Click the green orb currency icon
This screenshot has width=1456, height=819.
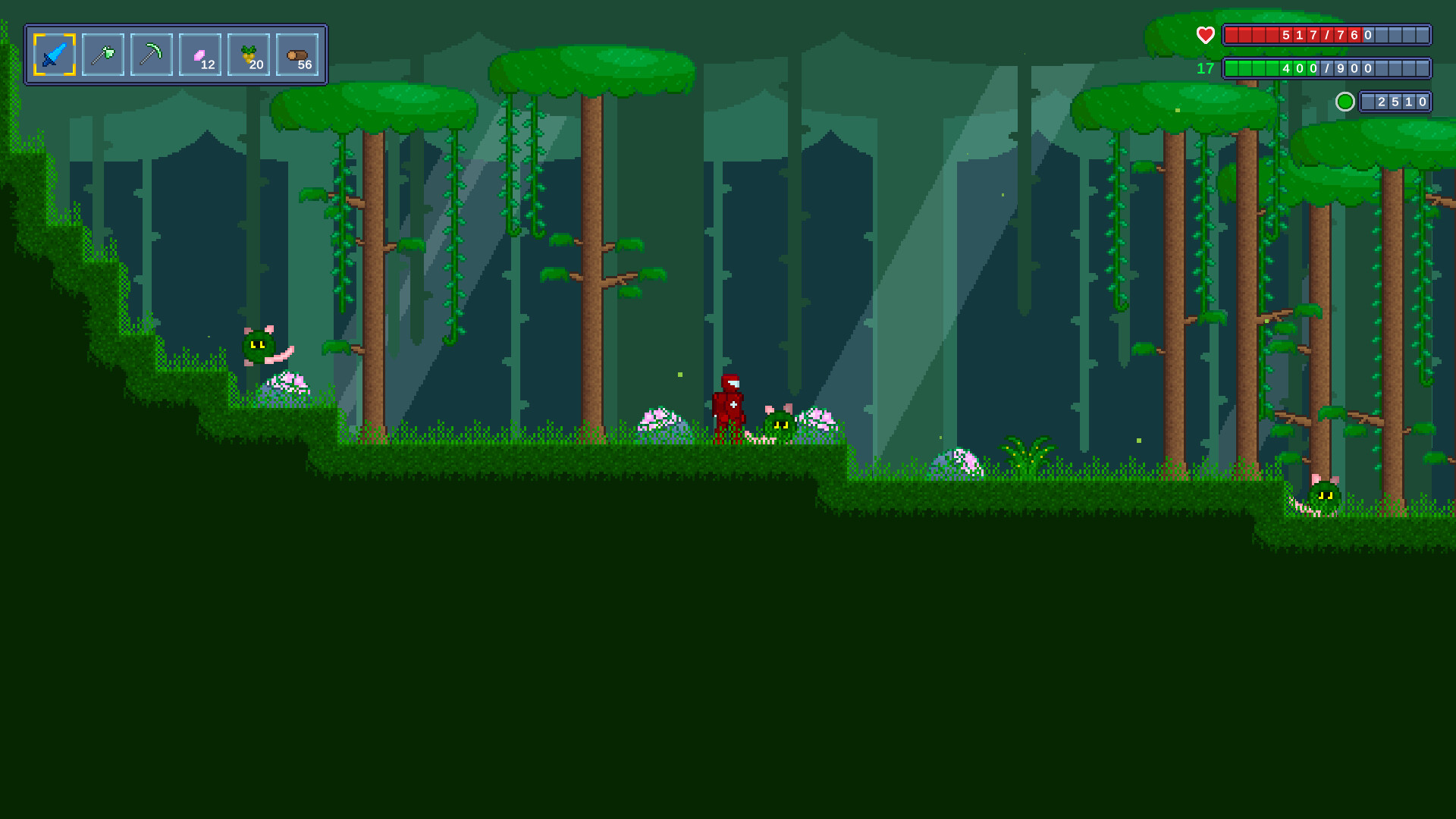tap(1345, 101)
